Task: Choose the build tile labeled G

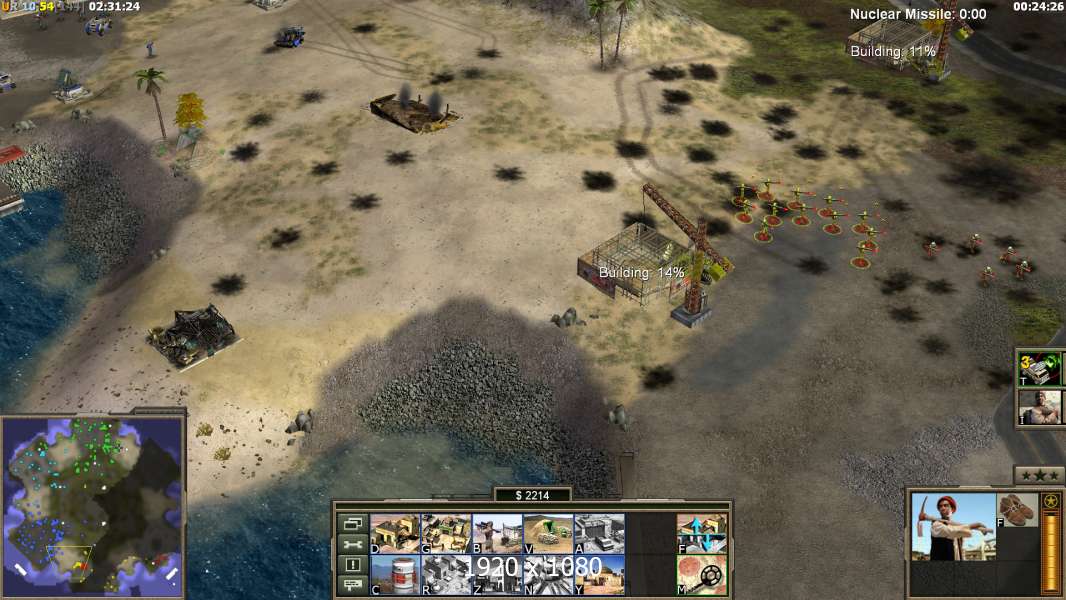Action: click(446, 533)
